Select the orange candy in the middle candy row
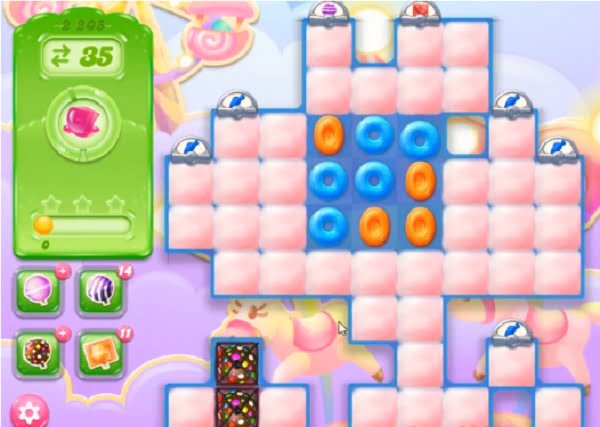 point(421,180)
